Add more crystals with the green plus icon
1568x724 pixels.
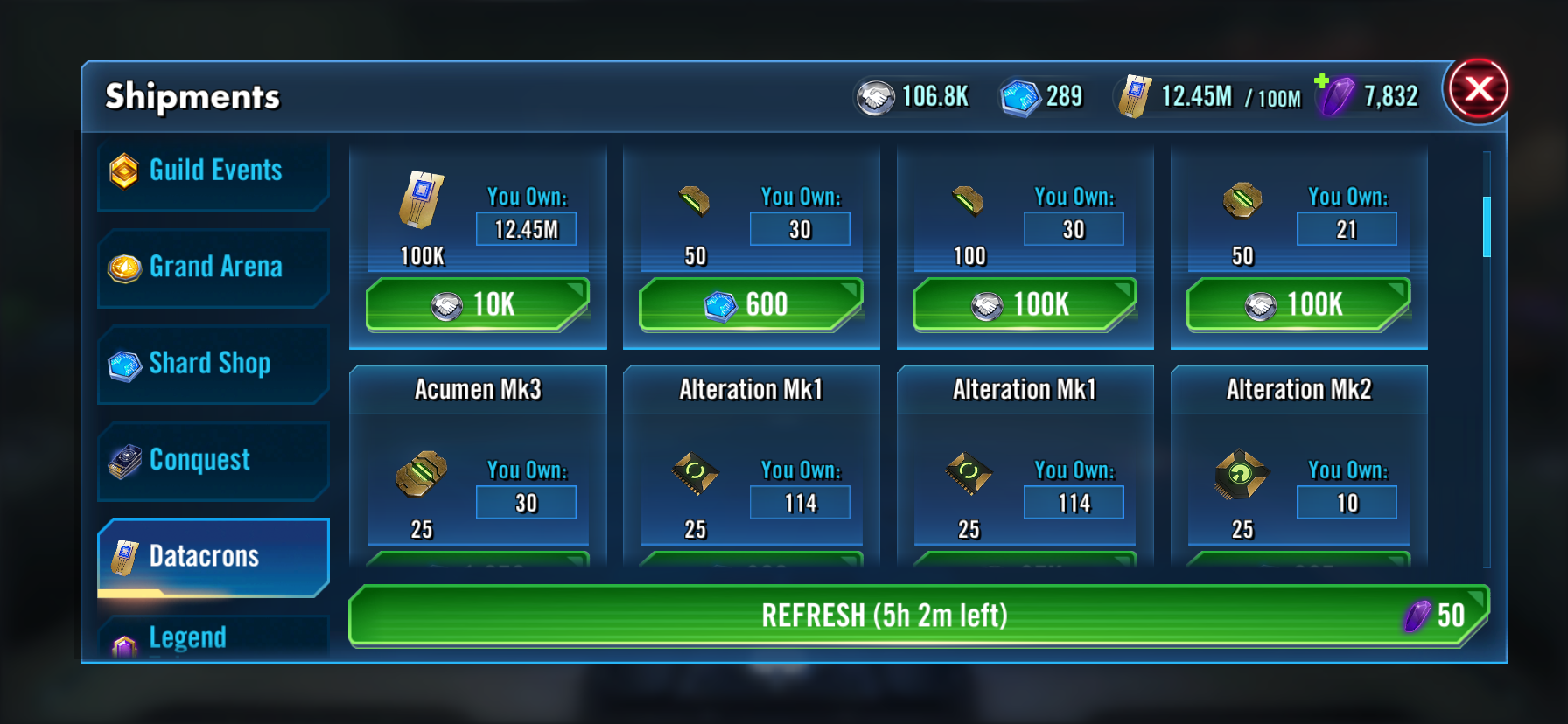[1322, 81]
